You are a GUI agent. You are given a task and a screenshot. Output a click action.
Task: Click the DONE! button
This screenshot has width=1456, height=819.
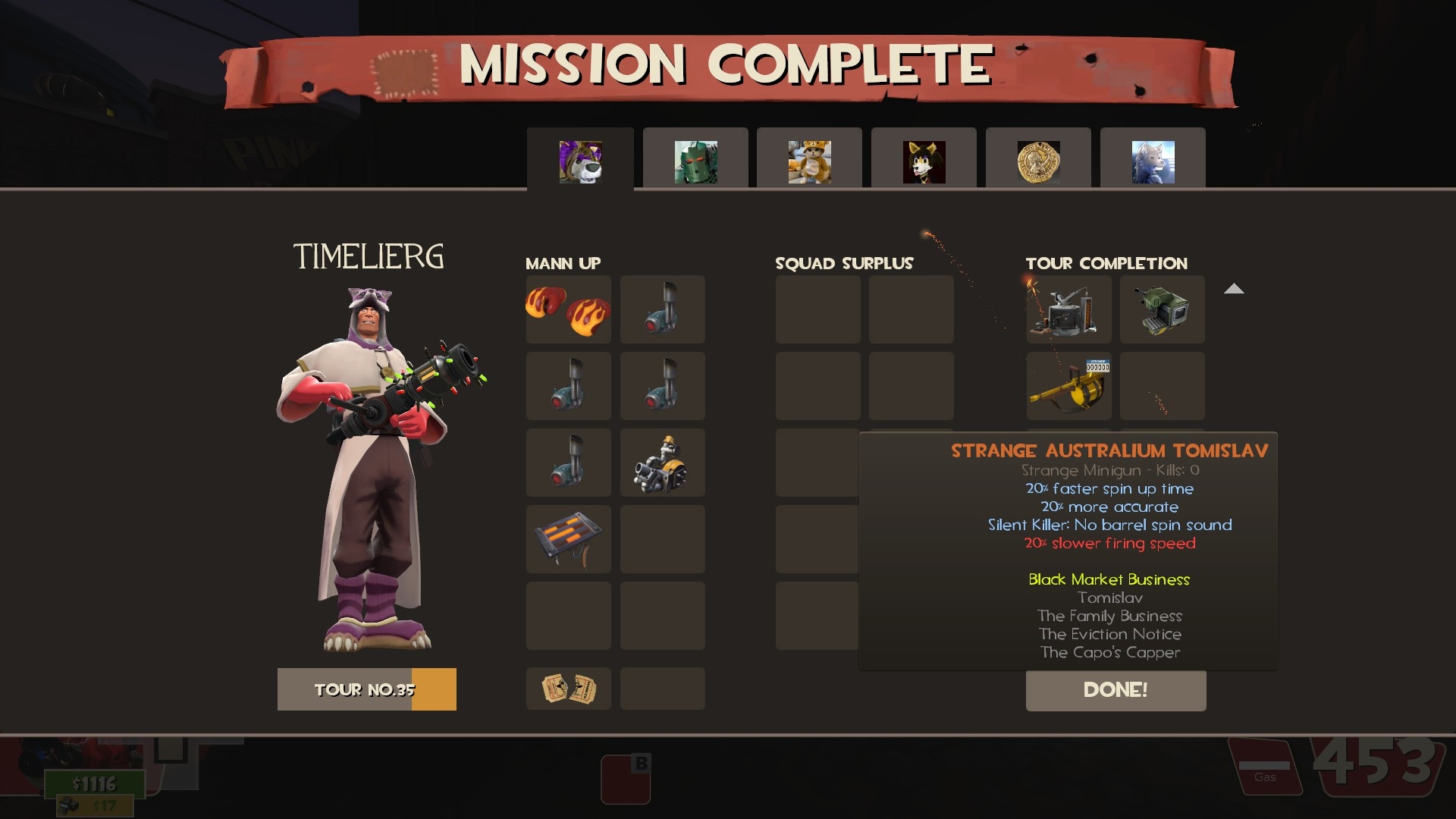click(x=1116, y=690)
